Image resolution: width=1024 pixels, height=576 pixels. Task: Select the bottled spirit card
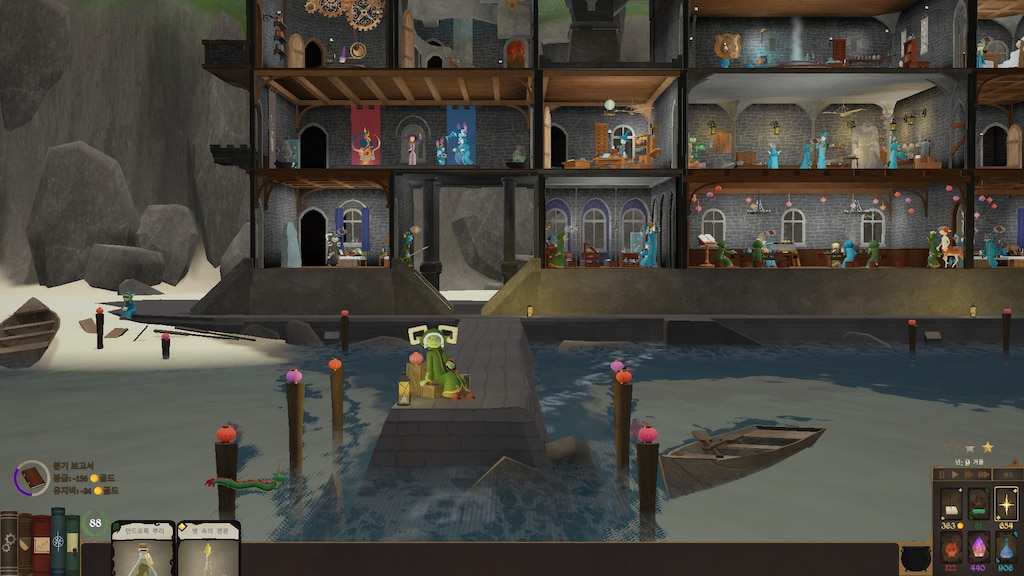[208, 548]
